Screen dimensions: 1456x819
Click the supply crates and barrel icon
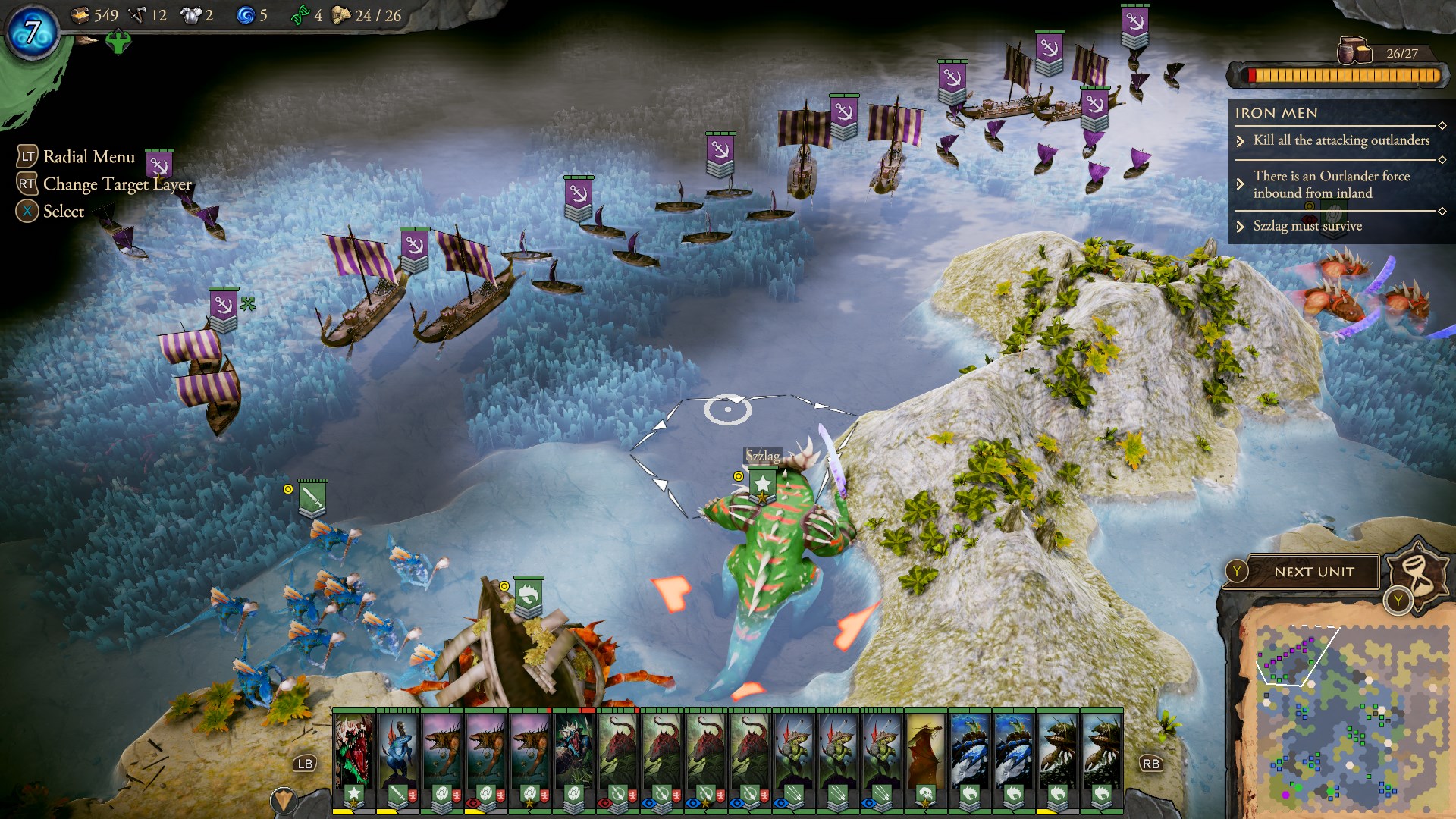tap(1354, 52)
